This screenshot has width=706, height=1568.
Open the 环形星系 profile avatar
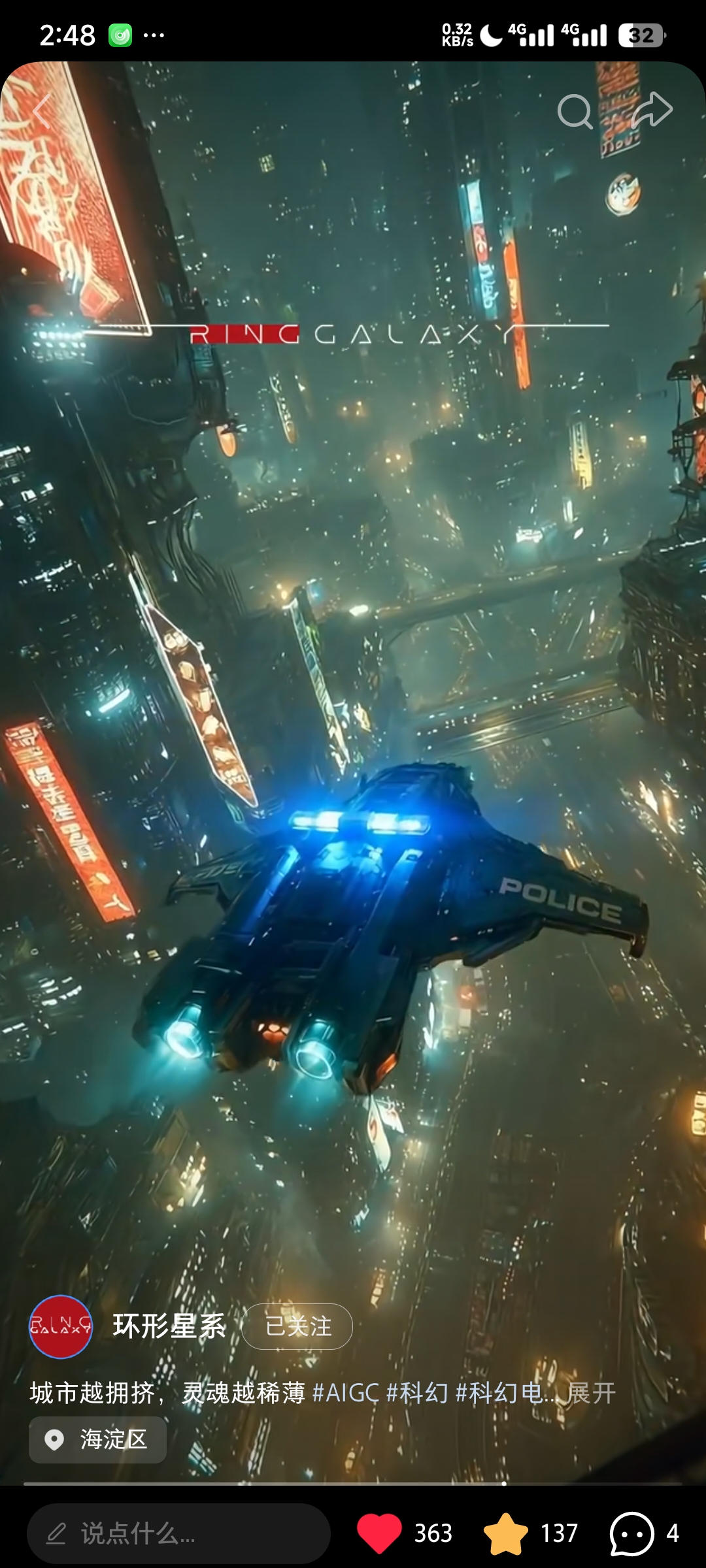coord(61,1326)
